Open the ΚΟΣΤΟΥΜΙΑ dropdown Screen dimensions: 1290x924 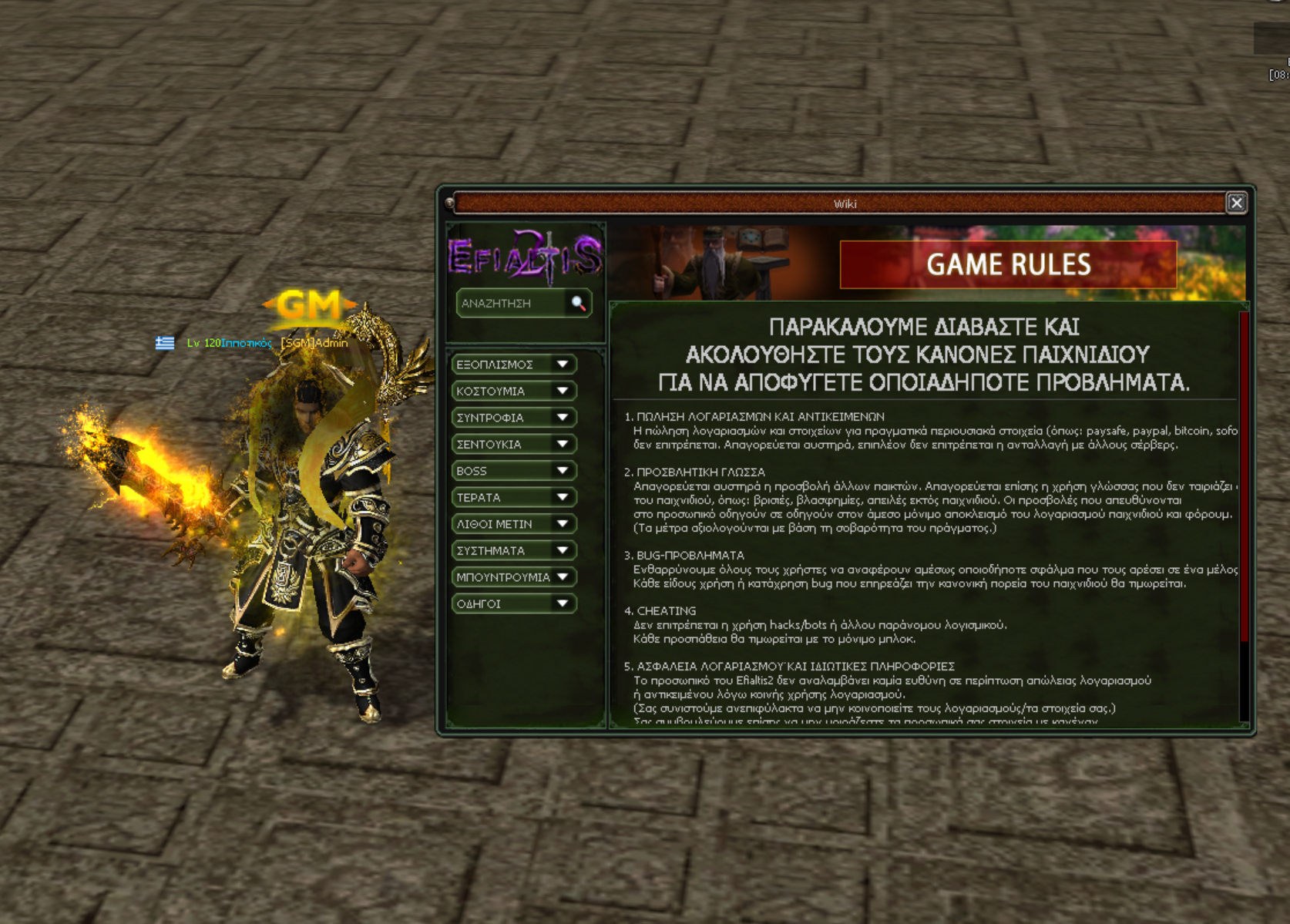[513, 391]
